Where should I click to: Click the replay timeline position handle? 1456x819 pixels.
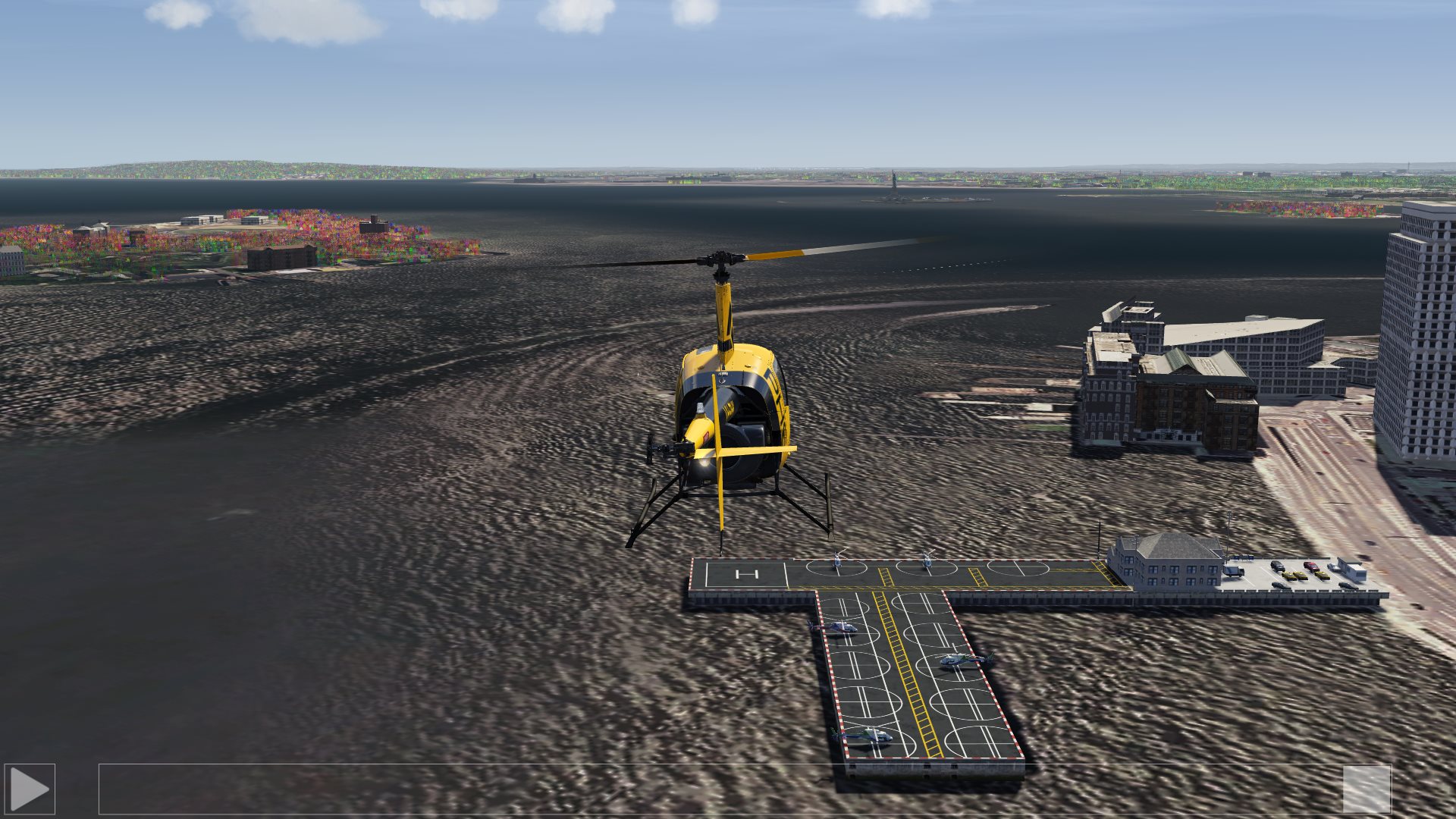(1367, 789)
